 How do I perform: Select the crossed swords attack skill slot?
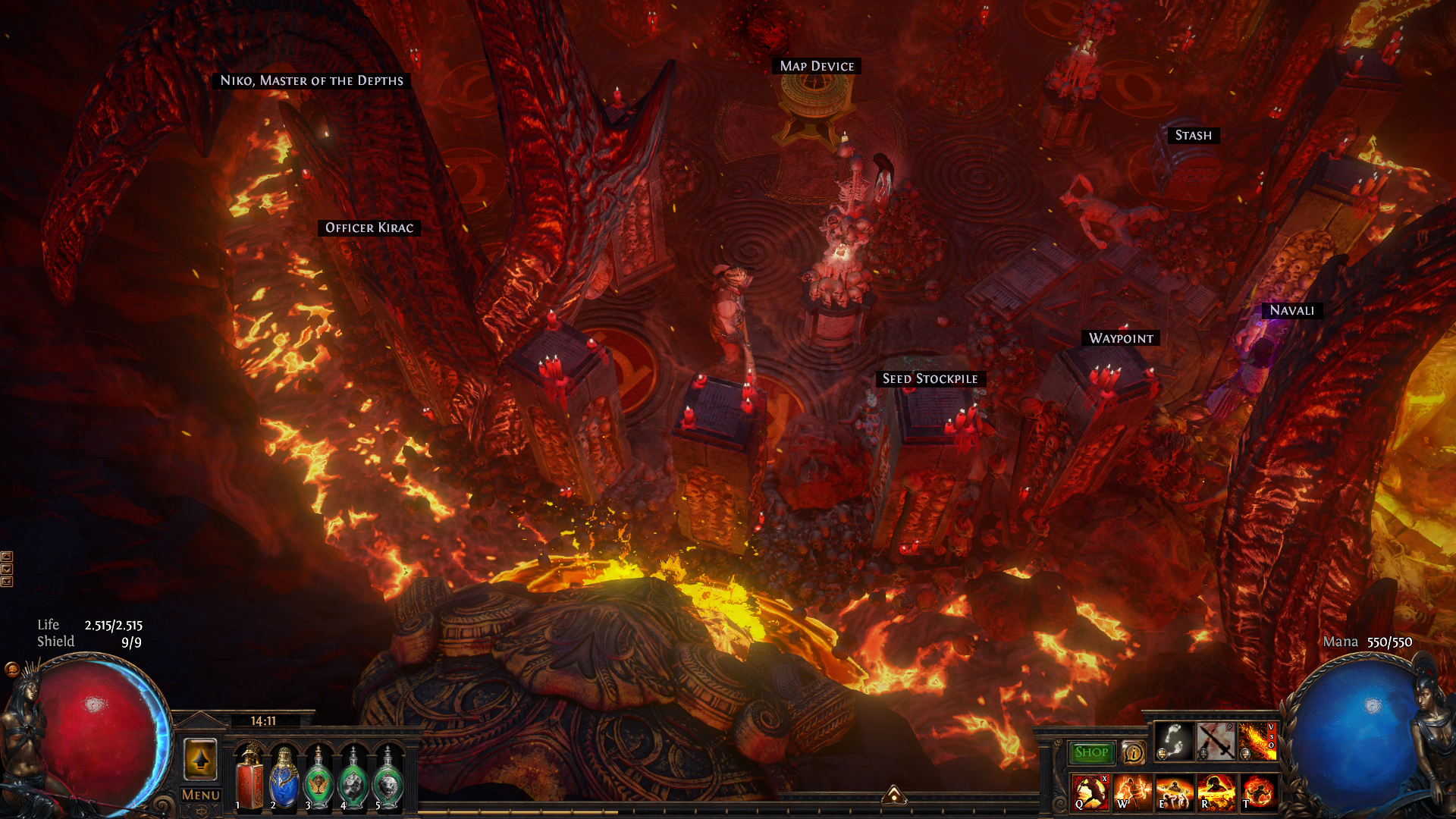coord(1216,741)
